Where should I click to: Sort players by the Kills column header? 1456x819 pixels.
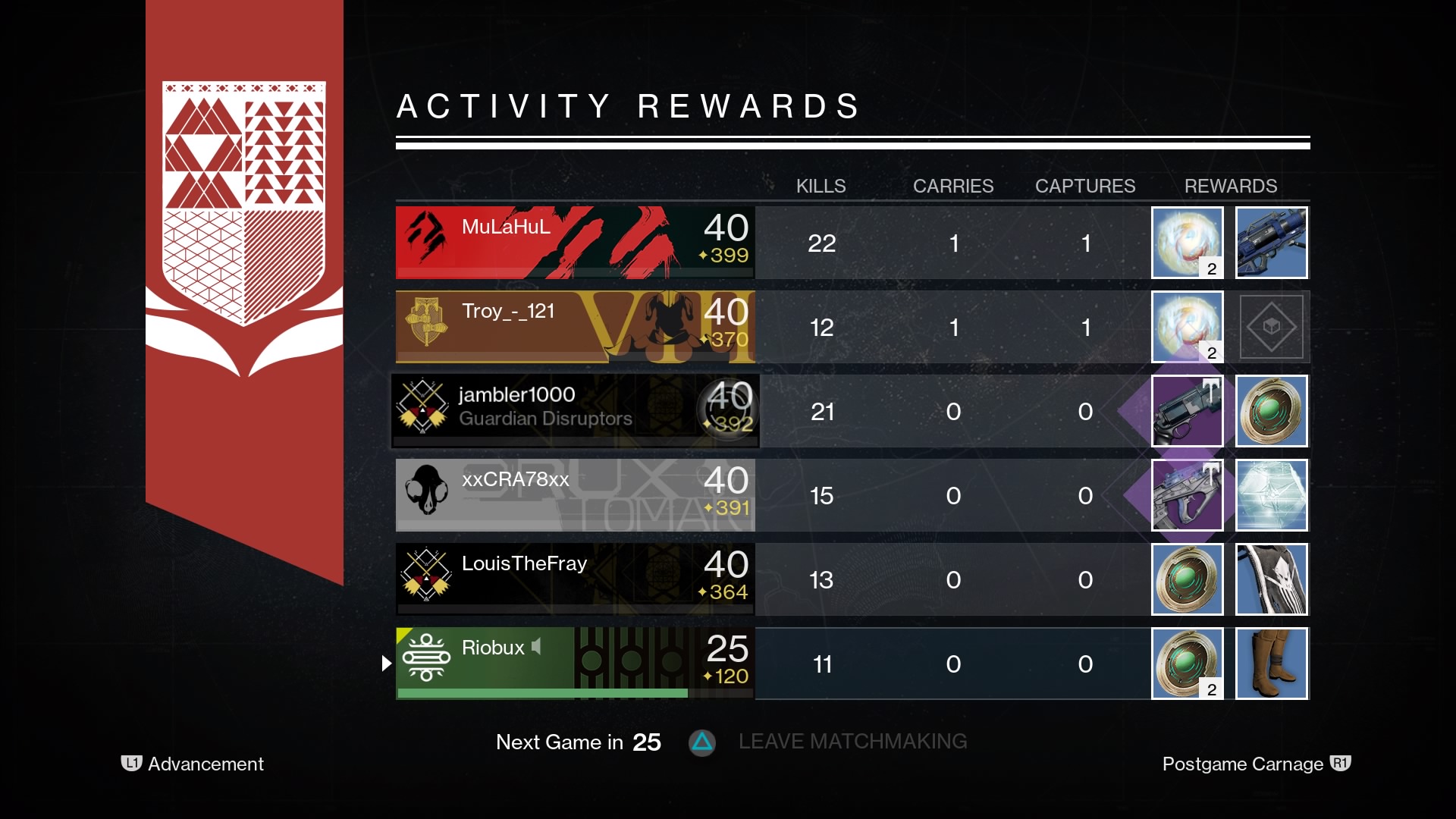821,186
